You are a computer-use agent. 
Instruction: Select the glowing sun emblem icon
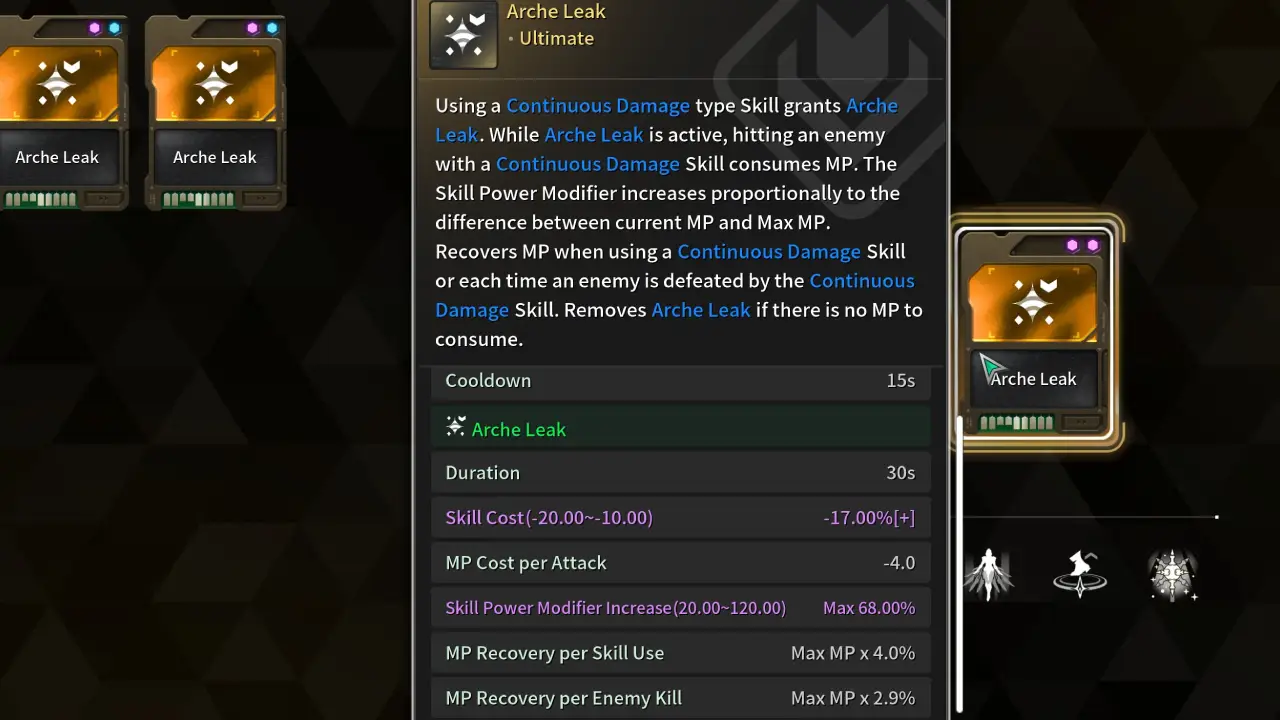pyautogui.click(x=1171, y=573)
